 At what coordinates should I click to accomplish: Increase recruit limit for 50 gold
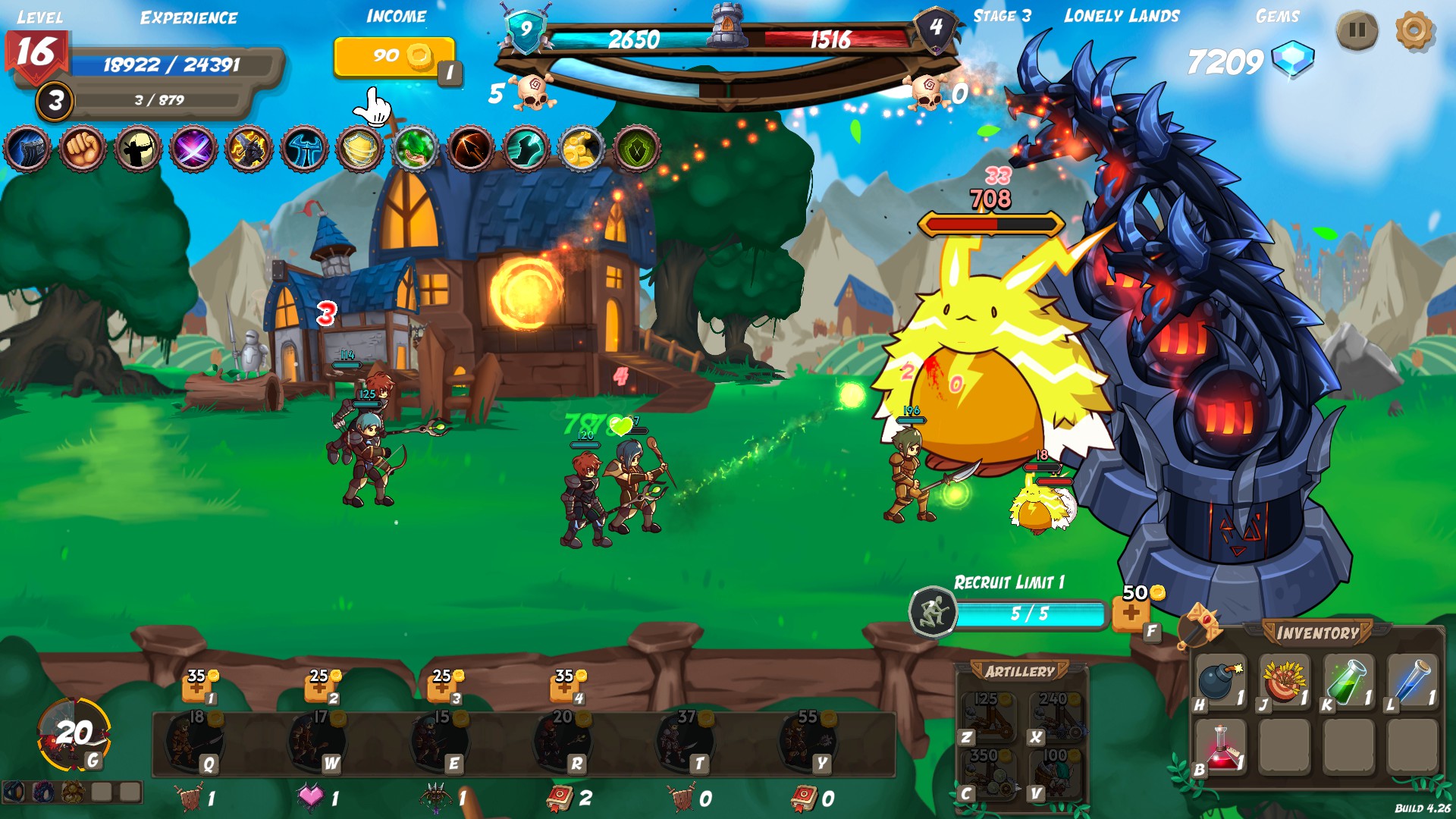pyautogui.click(x=1131, y=613)
